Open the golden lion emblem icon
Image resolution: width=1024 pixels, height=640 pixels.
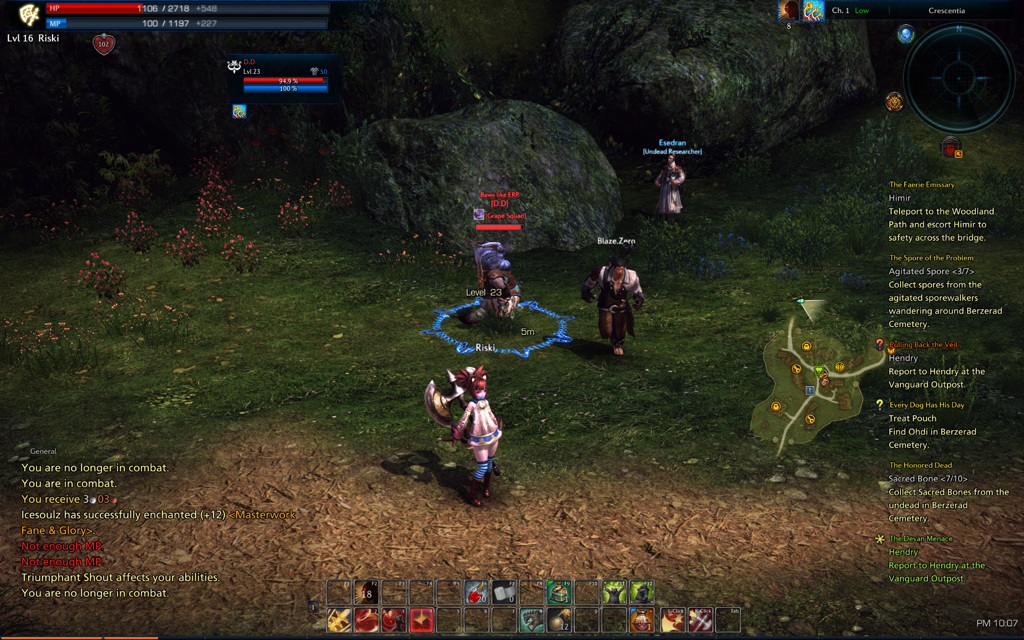894,102
